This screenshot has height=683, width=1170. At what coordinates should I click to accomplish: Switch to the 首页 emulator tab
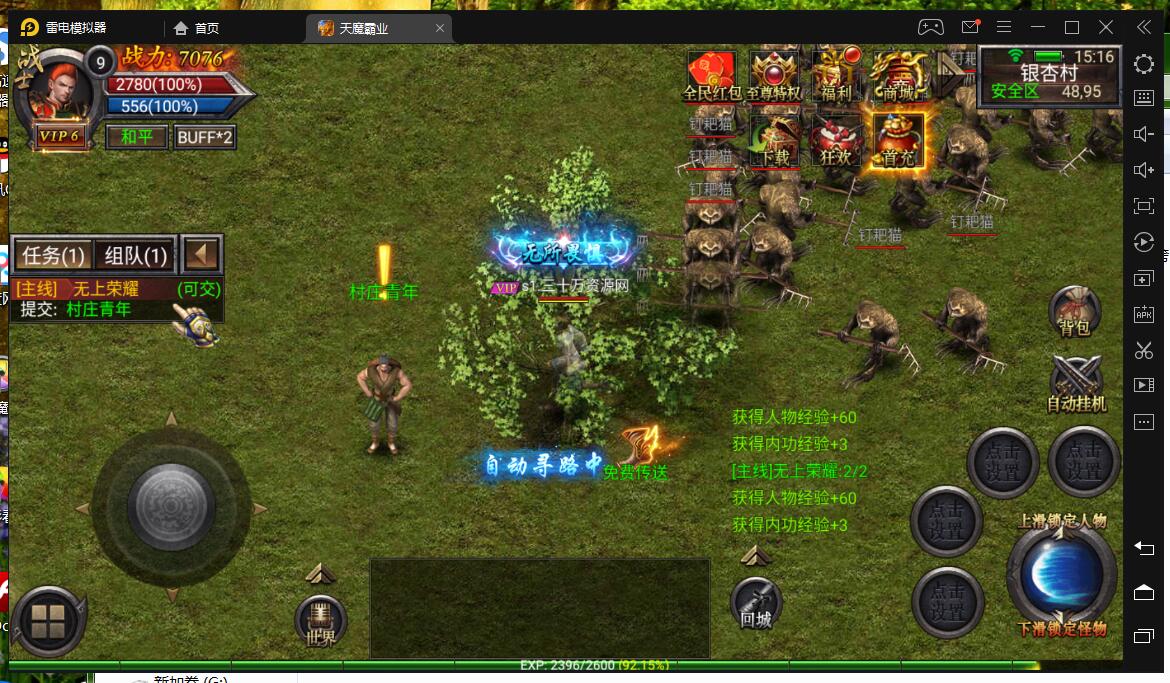(x=197, y=28)
